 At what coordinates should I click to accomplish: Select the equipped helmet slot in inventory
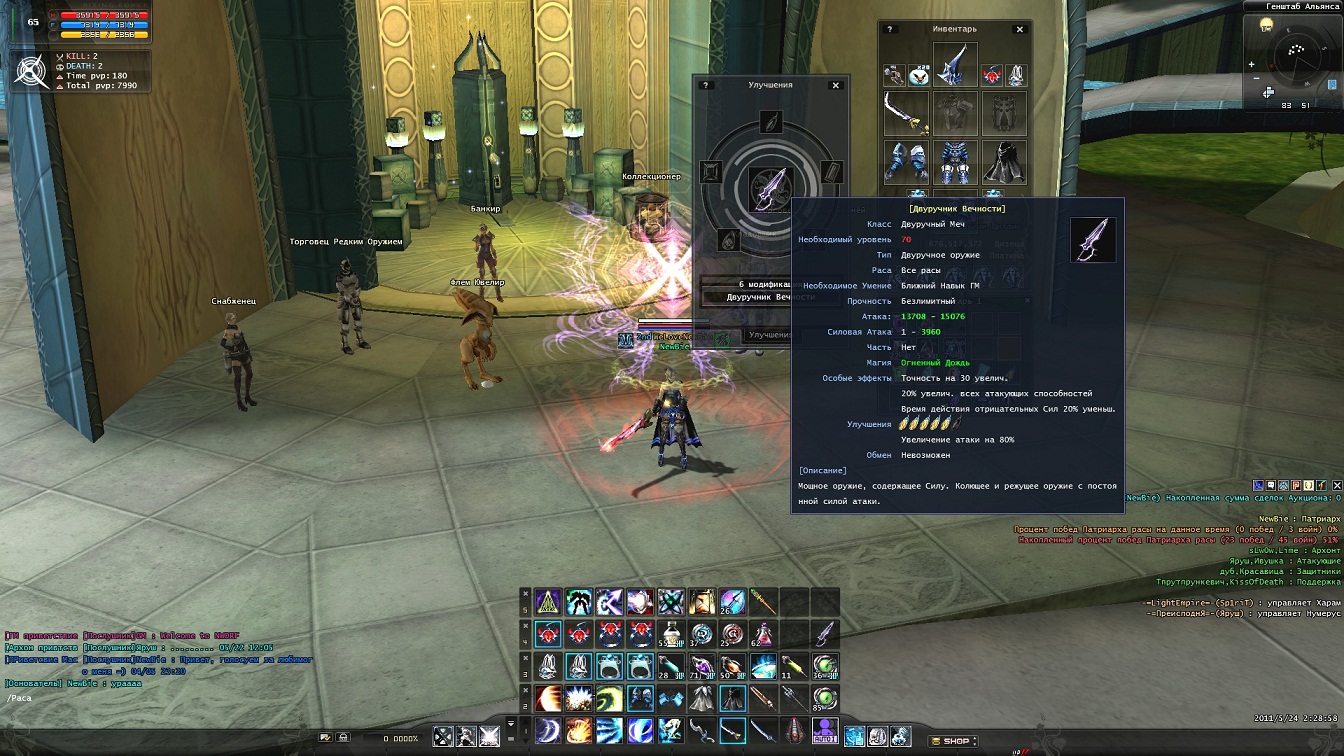(x=955, y=66)
